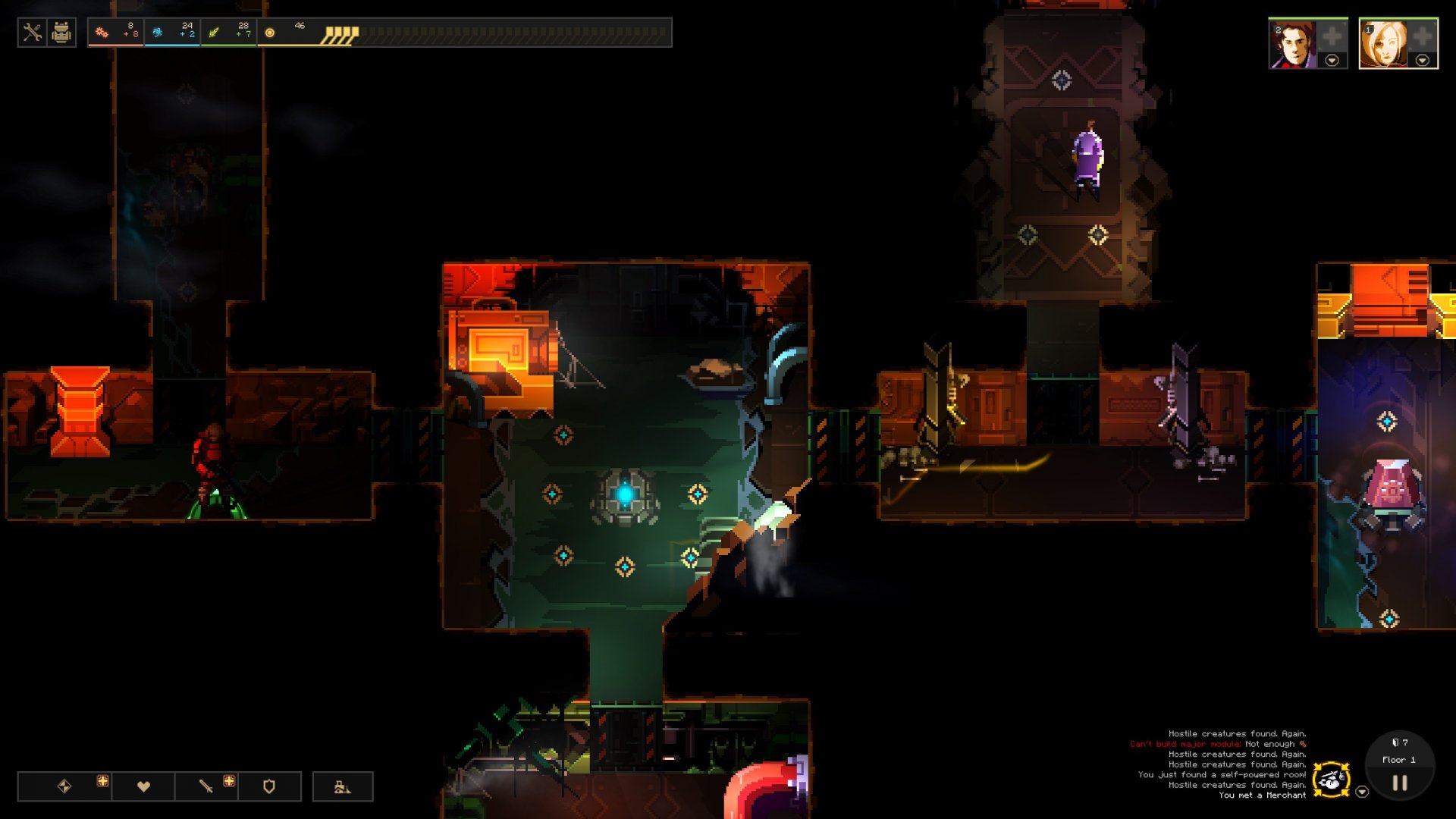Image resolution: width=1456 pixels, height=819 pixels.
Task: Activate the bulldozer demolish tool
Action: 342,786
